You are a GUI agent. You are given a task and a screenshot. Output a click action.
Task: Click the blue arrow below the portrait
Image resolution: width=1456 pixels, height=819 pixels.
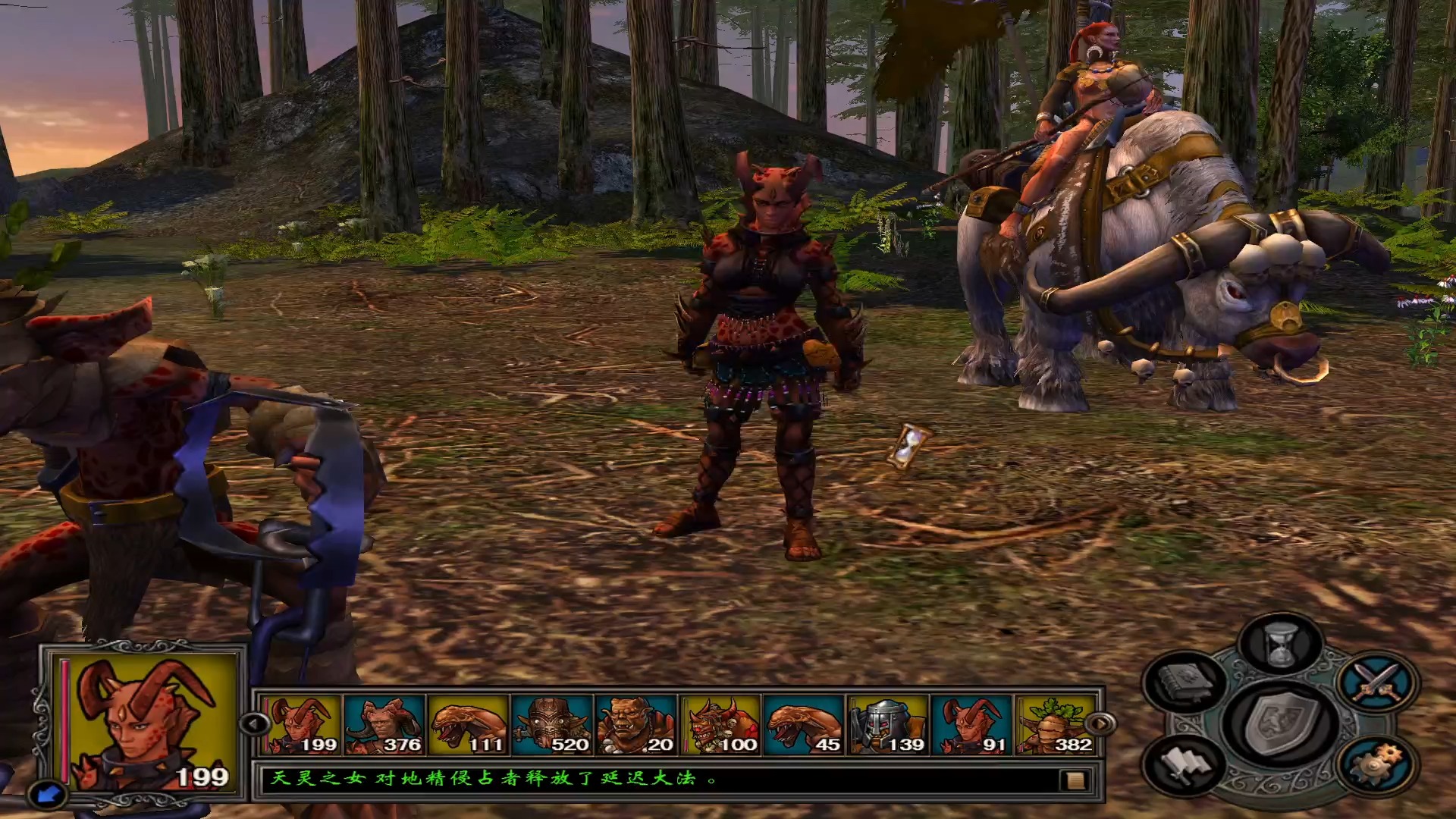[x=48, y=793]
